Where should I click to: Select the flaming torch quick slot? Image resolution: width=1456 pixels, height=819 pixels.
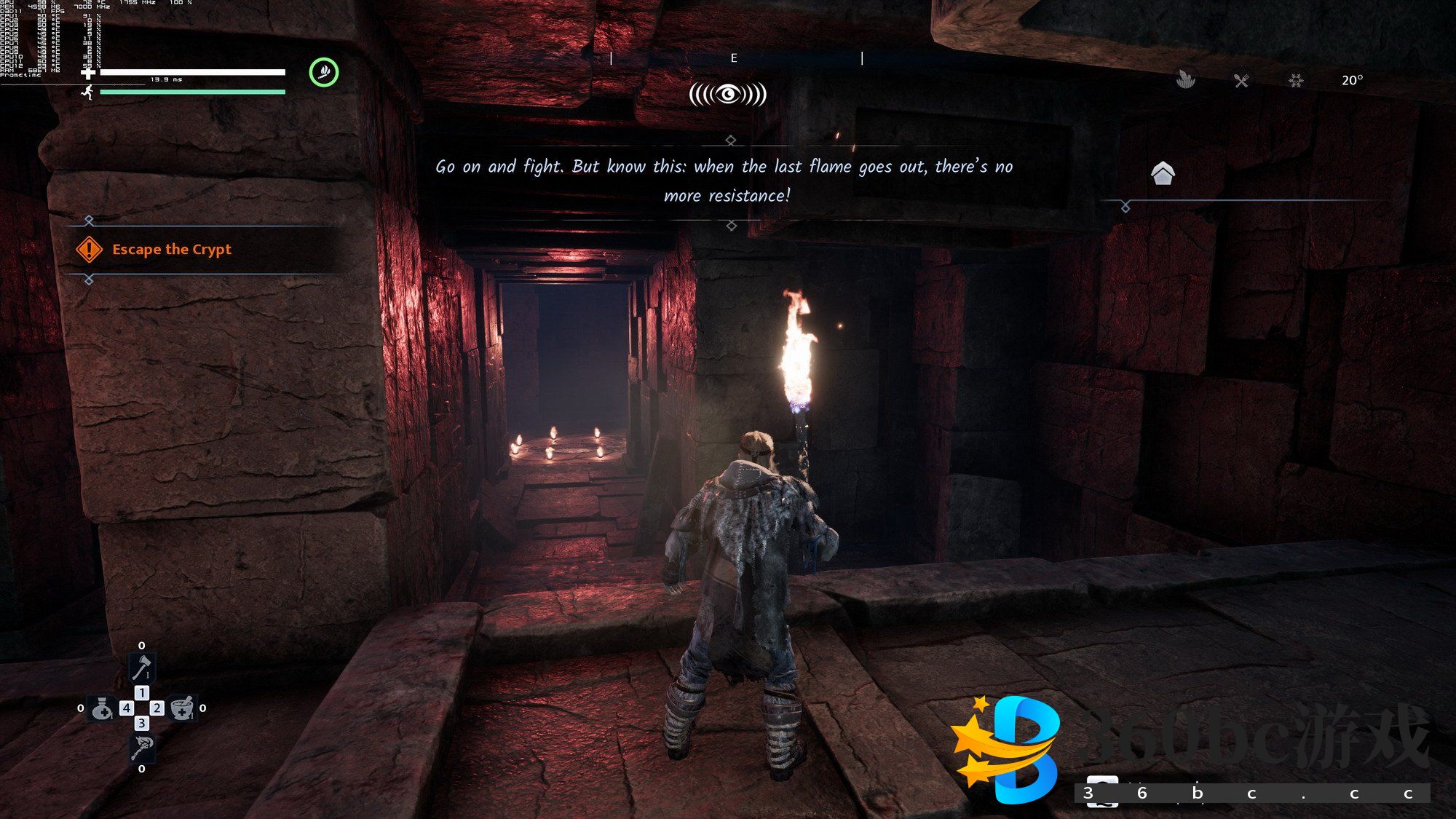[x=142, y=747]
